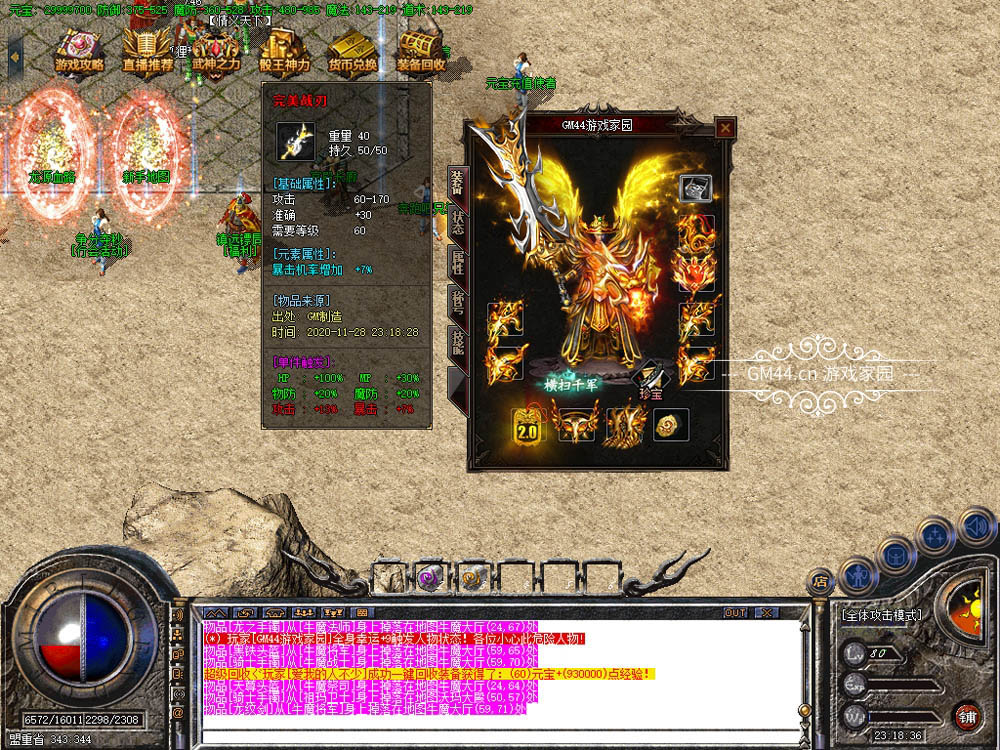This screenshot has height=750, width=1000.
Task: Open the 直播推荐 live stream menu
Action: pos(148,50)
